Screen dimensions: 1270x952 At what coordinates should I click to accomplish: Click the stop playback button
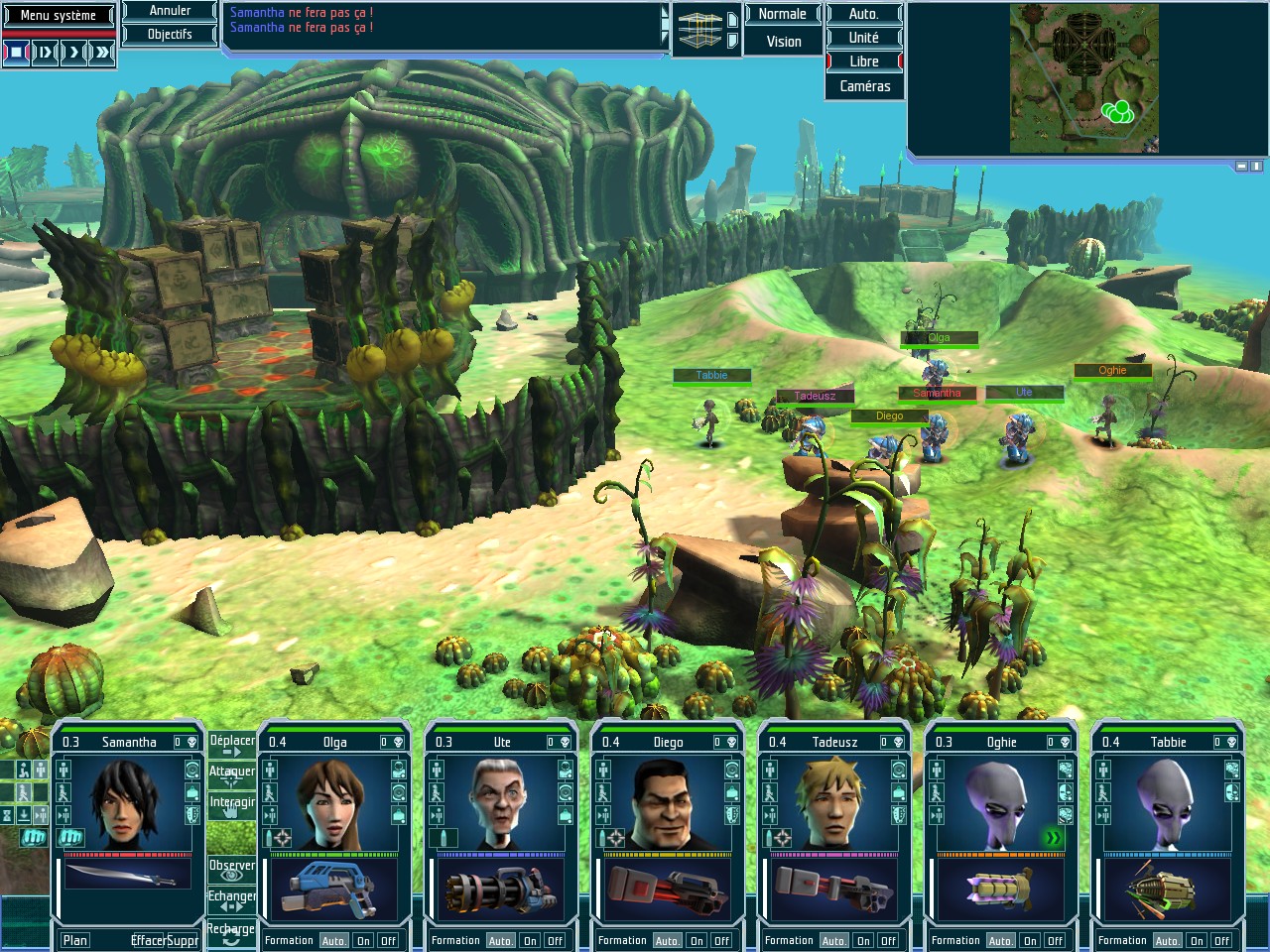pos(17,53)
